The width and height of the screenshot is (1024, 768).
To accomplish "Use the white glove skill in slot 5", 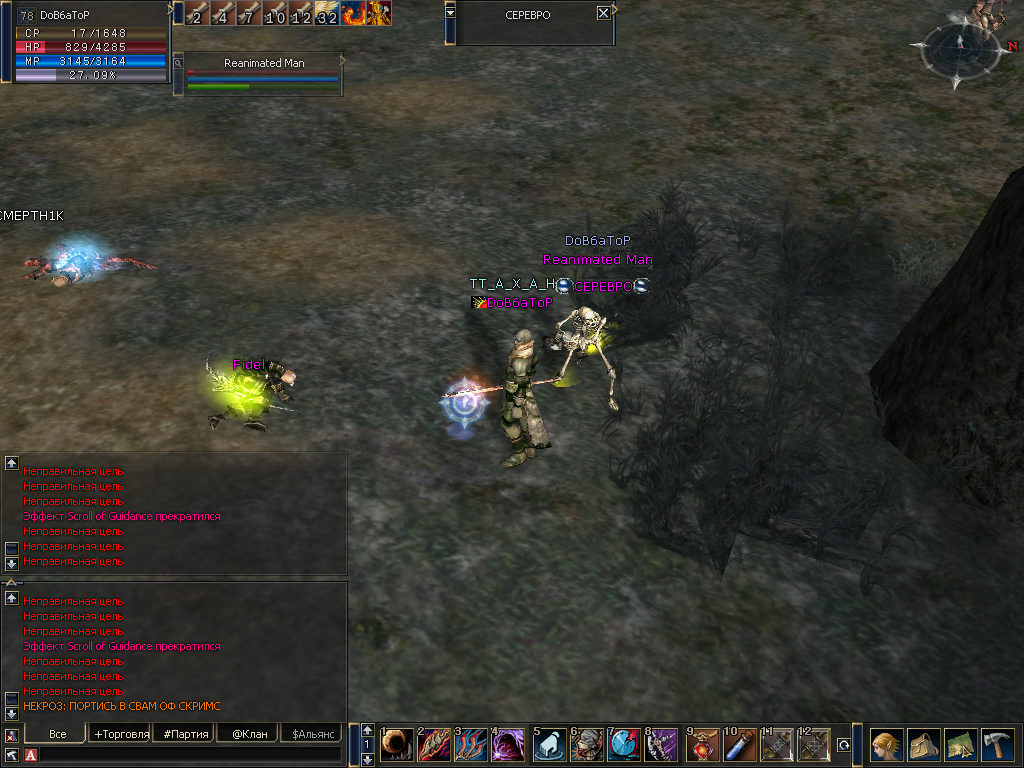I will (x=550, y=745).
